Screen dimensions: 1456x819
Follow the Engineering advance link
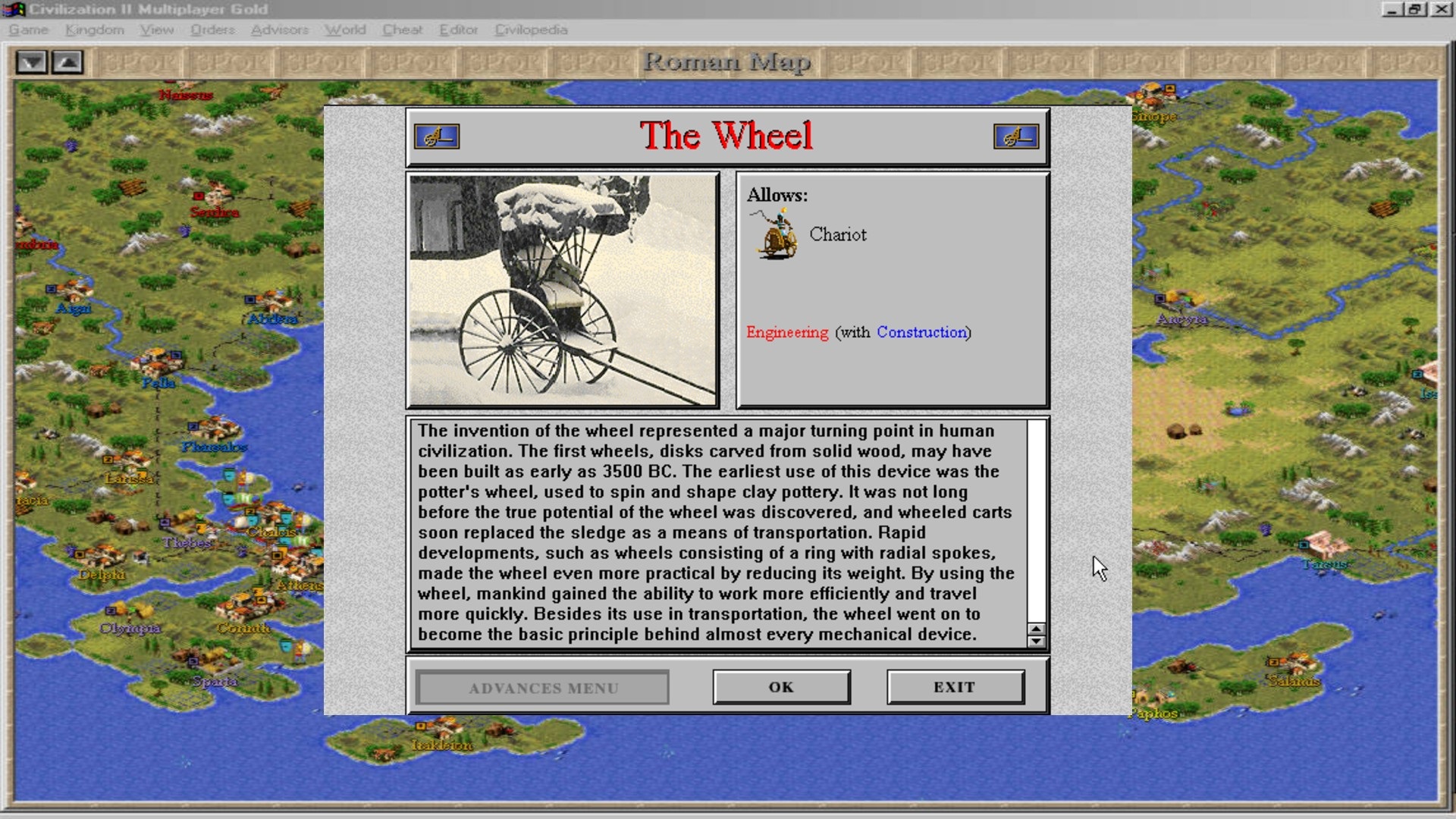click(x=786, y=332)
